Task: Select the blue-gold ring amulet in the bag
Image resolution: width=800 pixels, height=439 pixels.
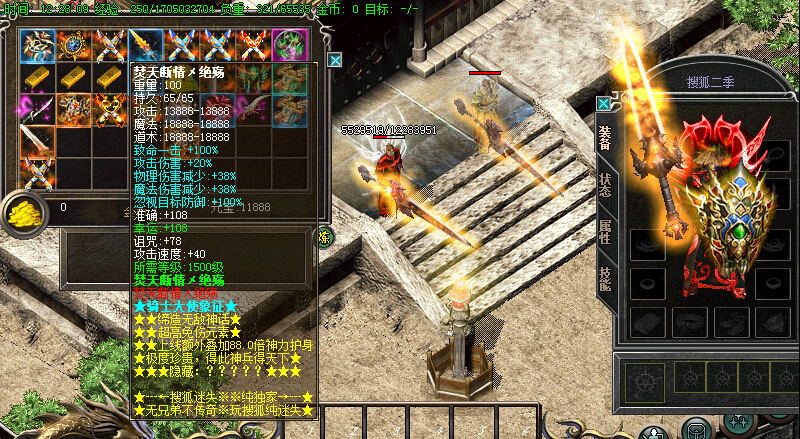Action: pos(74,46)
